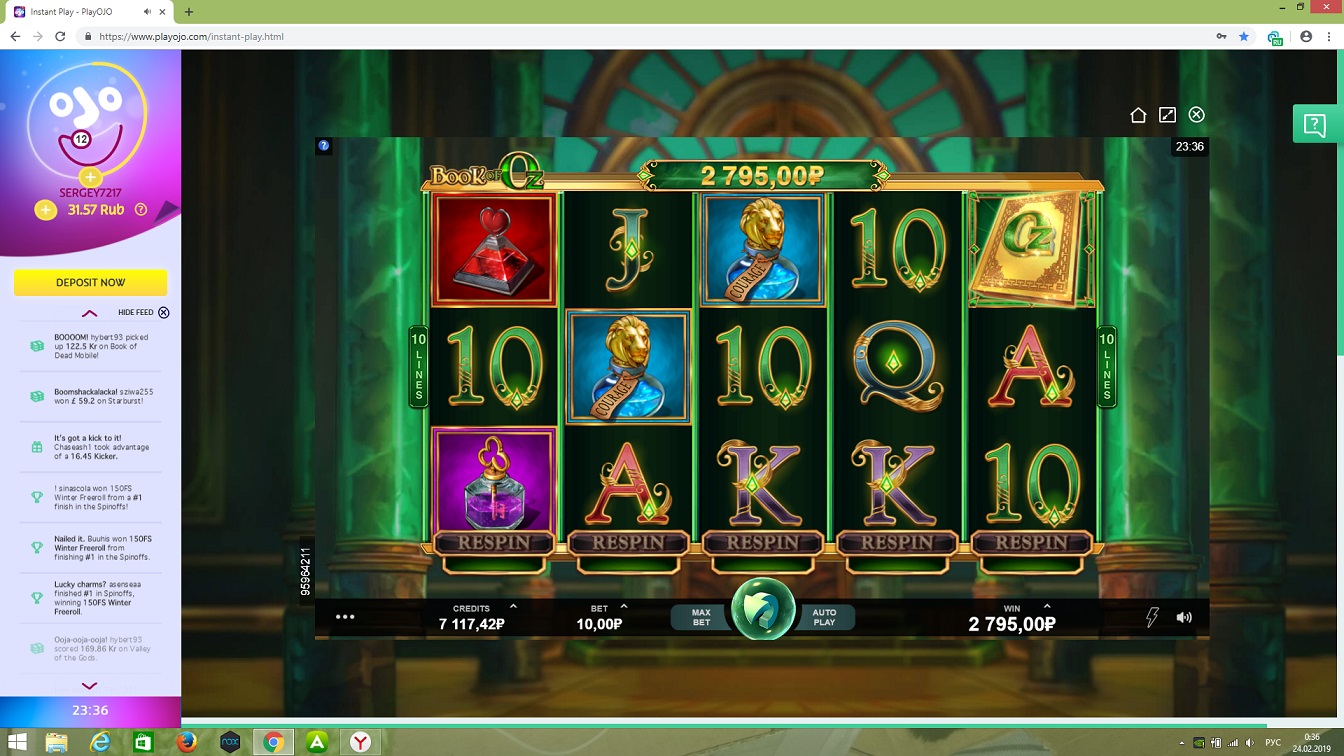Open the OJO level 12 profile badge

tap(82, 139)
